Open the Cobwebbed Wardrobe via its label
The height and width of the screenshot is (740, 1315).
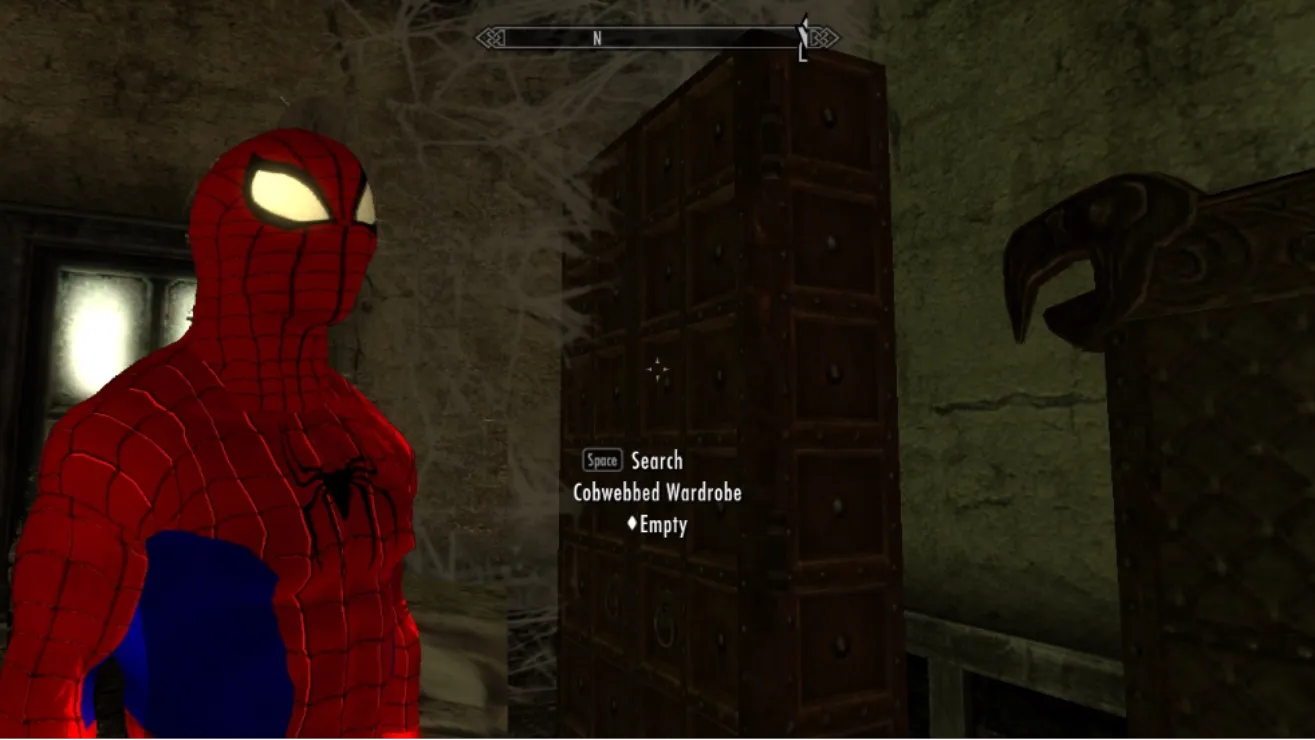tap(658, 493)
